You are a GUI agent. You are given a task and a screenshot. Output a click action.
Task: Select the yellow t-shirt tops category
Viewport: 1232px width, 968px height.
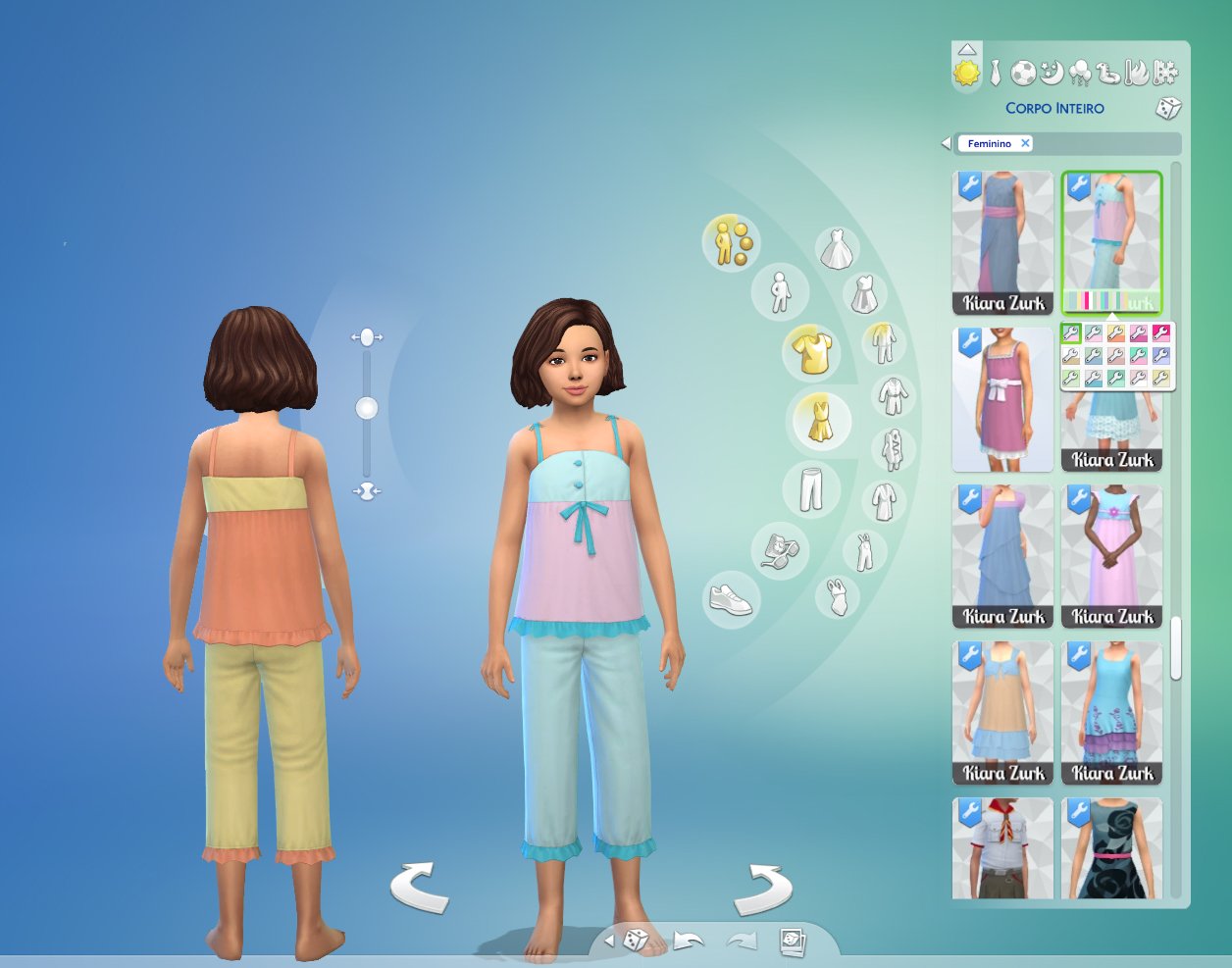click(812, 353)
